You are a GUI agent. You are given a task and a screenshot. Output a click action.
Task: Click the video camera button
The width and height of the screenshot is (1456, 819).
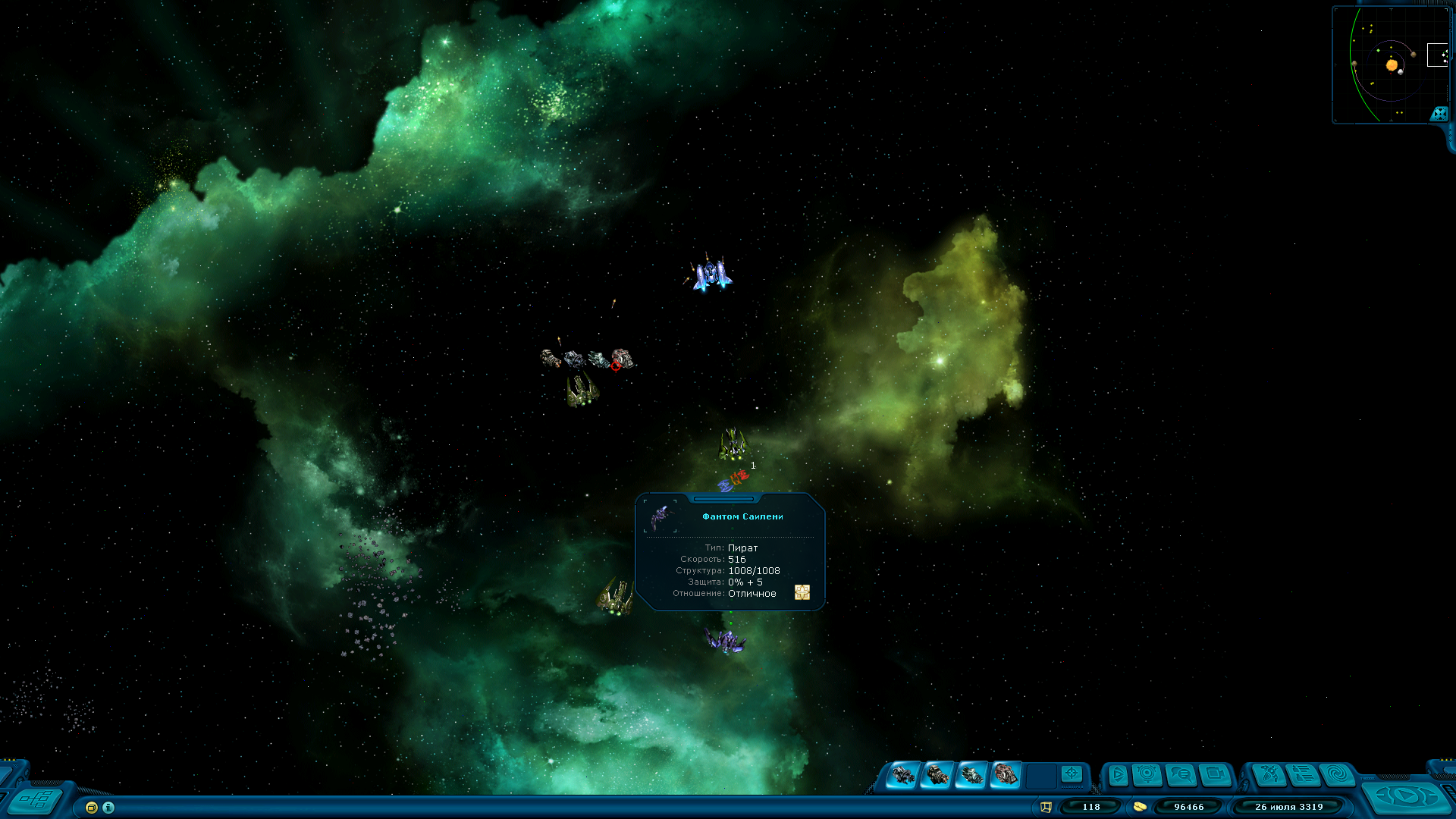pyautogui.click(x=1215, y=775)
